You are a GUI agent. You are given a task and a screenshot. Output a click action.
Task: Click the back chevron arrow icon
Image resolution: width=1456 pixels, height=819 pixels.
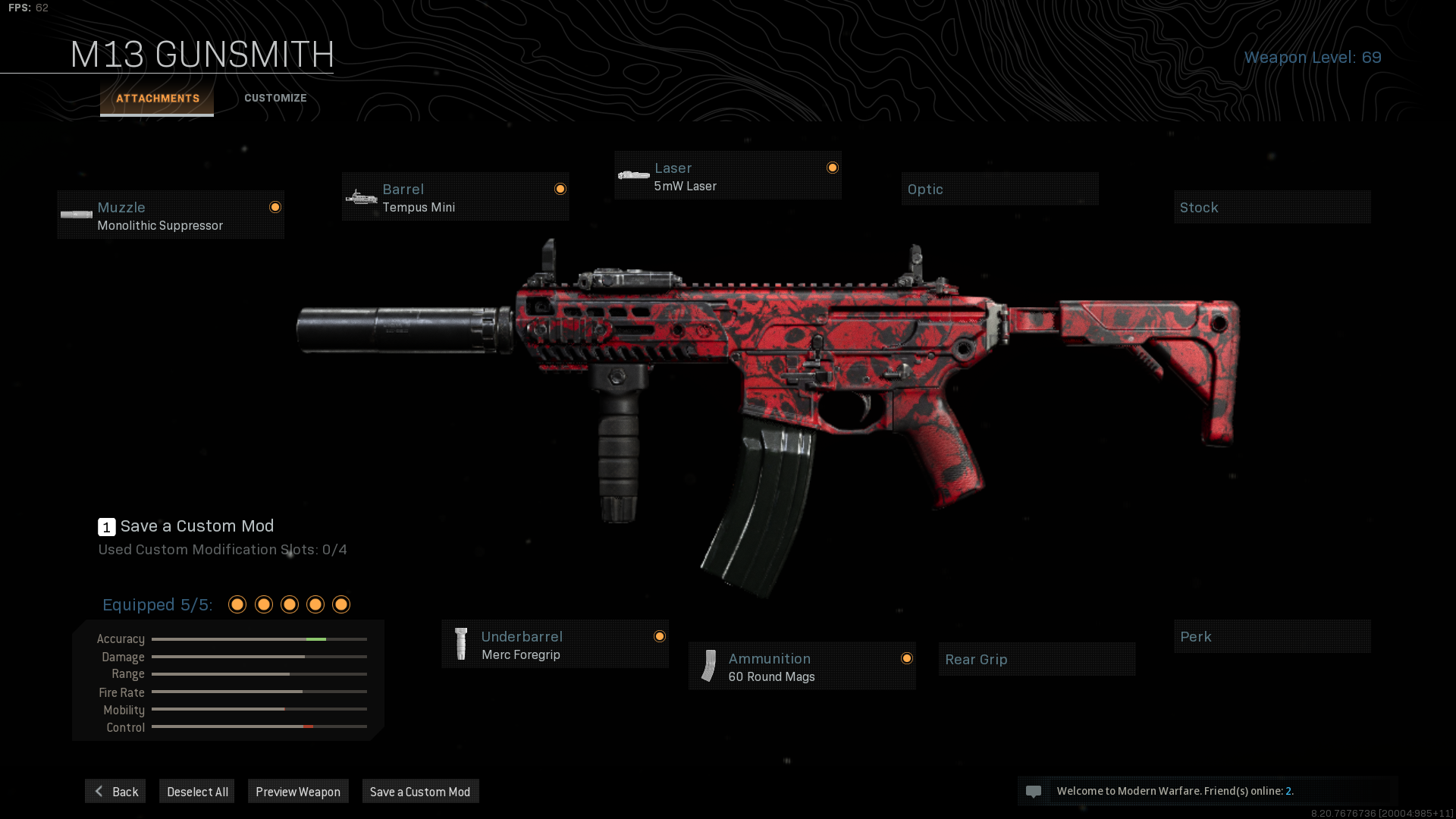point(98,791)
